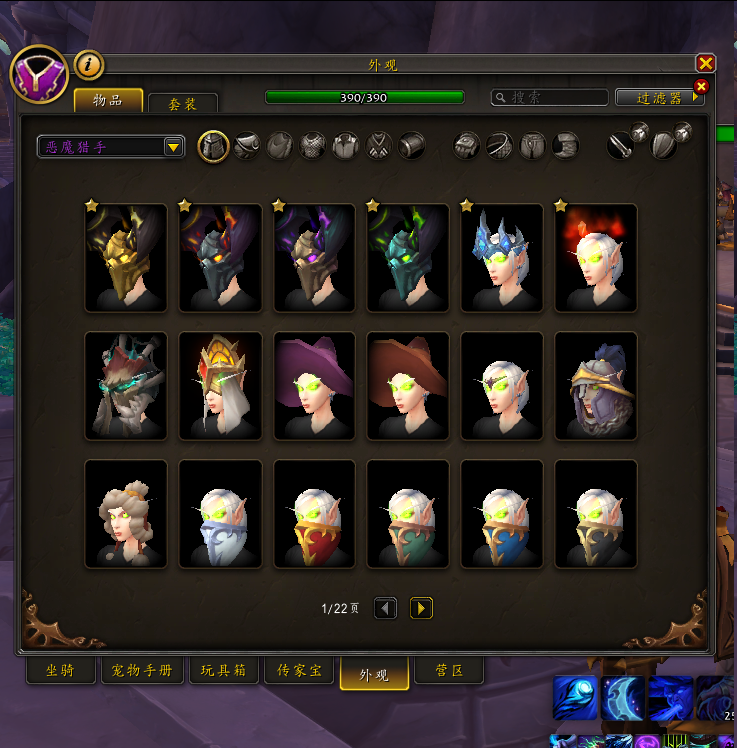Pick the brown wide-brim hat appearance
The height and width of the screenshot is (748, 737).
click(x=408, y=386)
